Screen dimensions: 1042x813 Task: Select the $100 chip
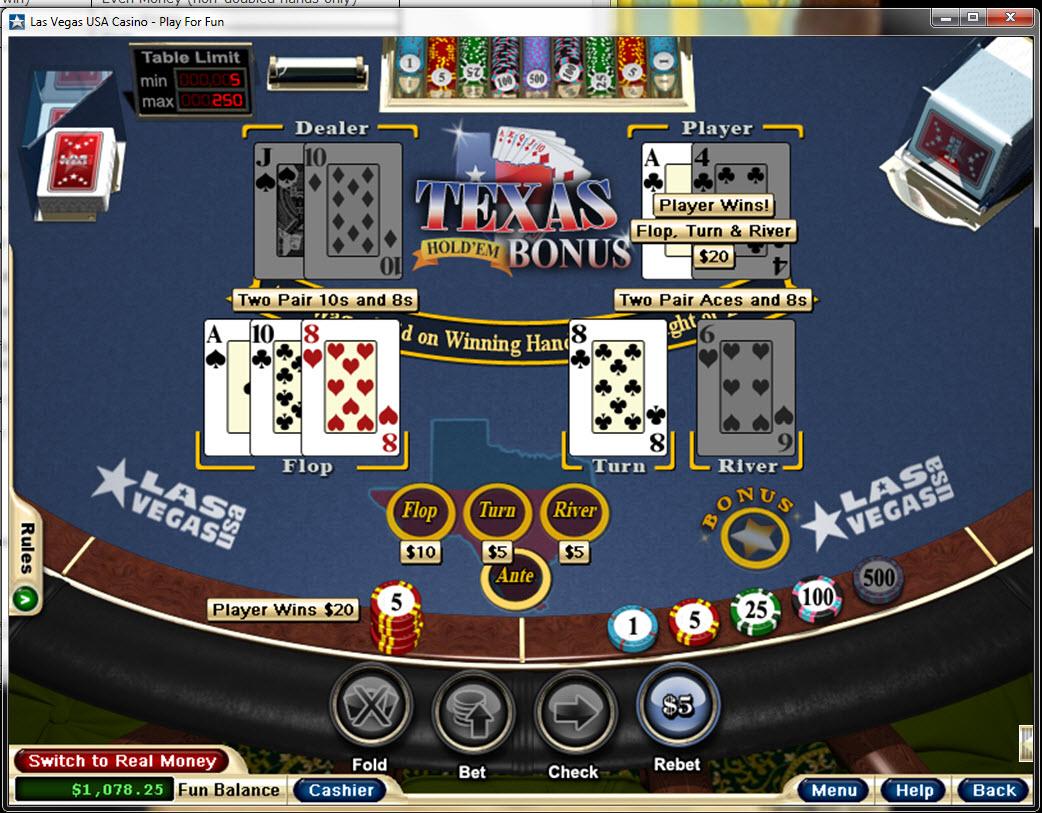tap(817, 598)
